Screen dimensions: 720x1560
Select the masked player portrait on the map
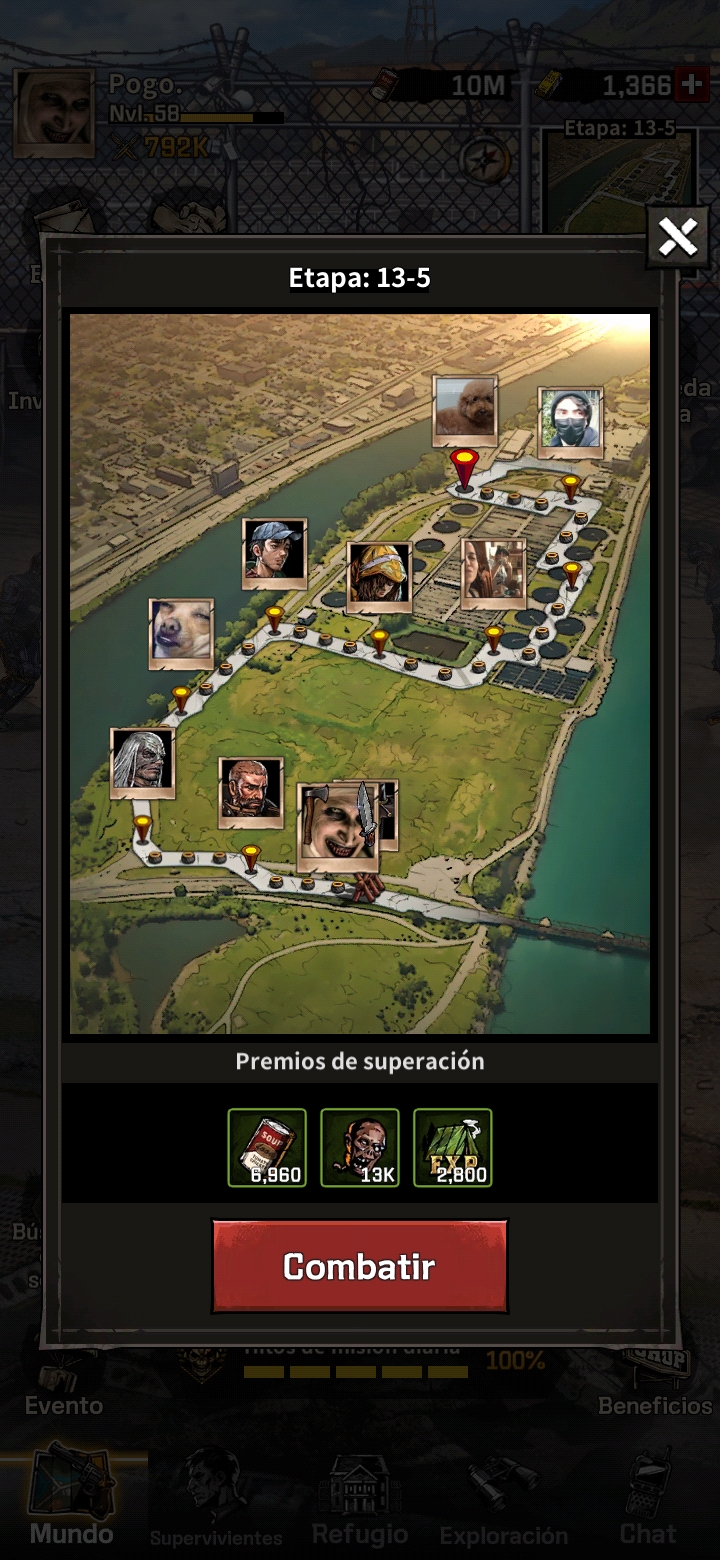[571, 418]
